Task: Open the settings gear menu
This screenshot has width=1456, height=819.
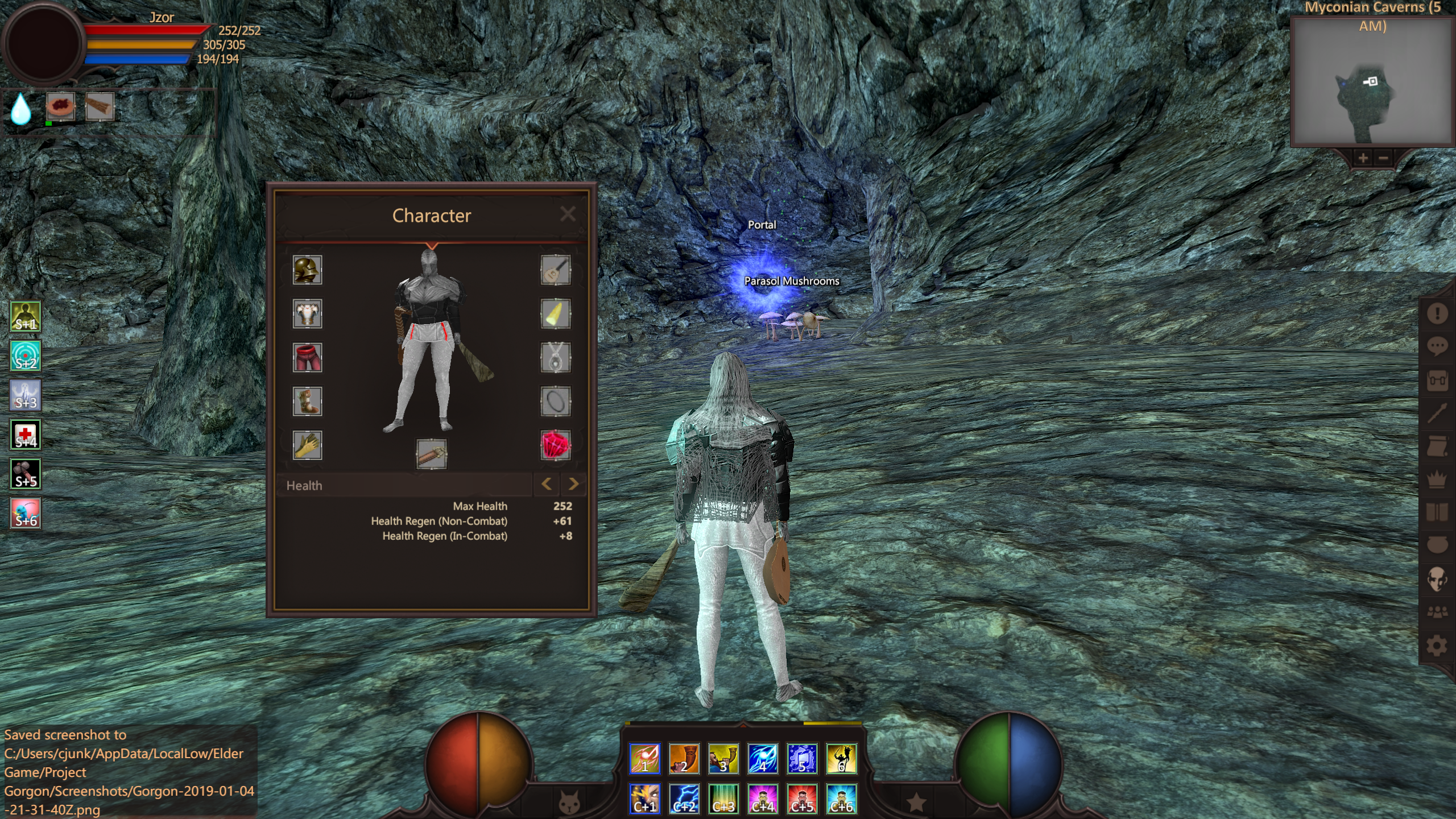Action: tap(1437, 646)
